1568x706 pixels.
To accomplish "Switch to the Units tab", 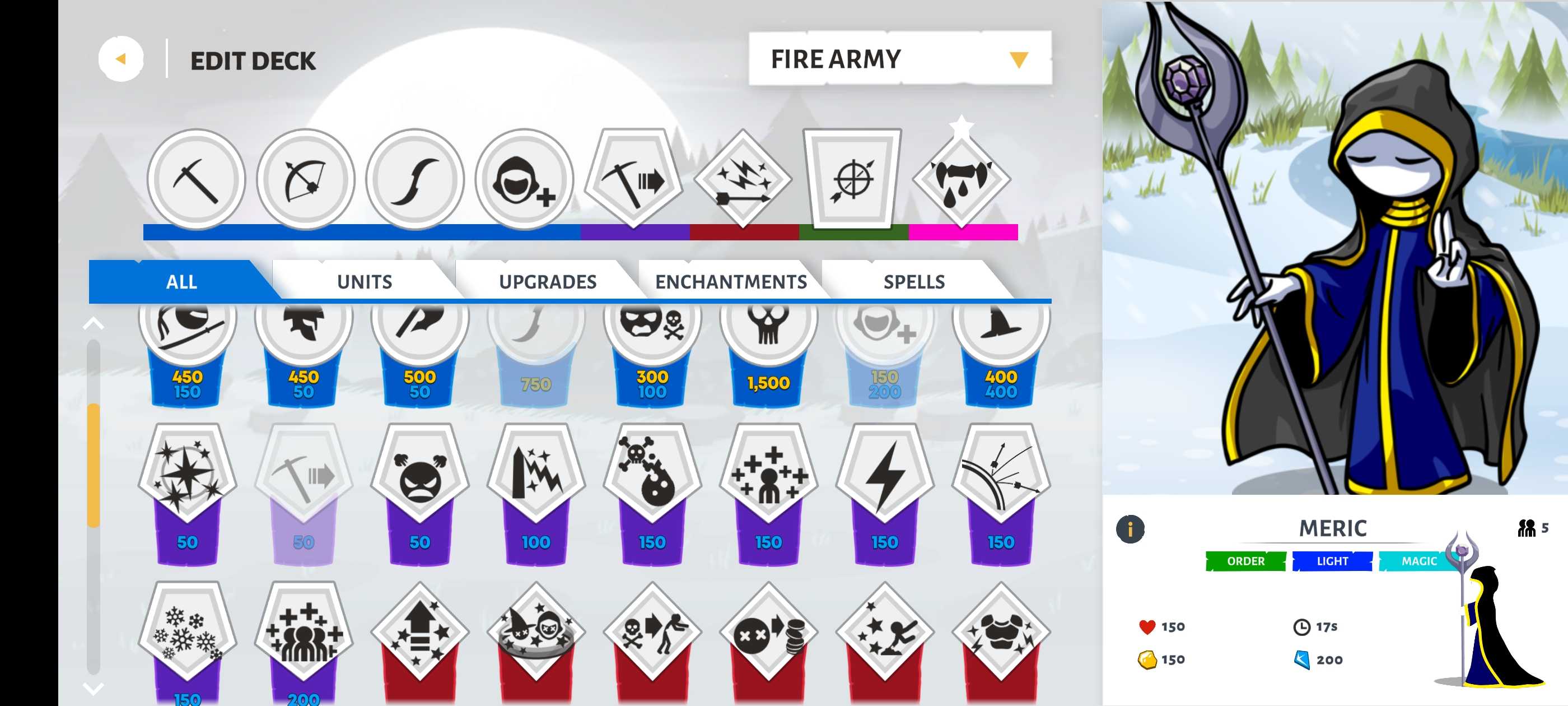I will click(364, 281).
